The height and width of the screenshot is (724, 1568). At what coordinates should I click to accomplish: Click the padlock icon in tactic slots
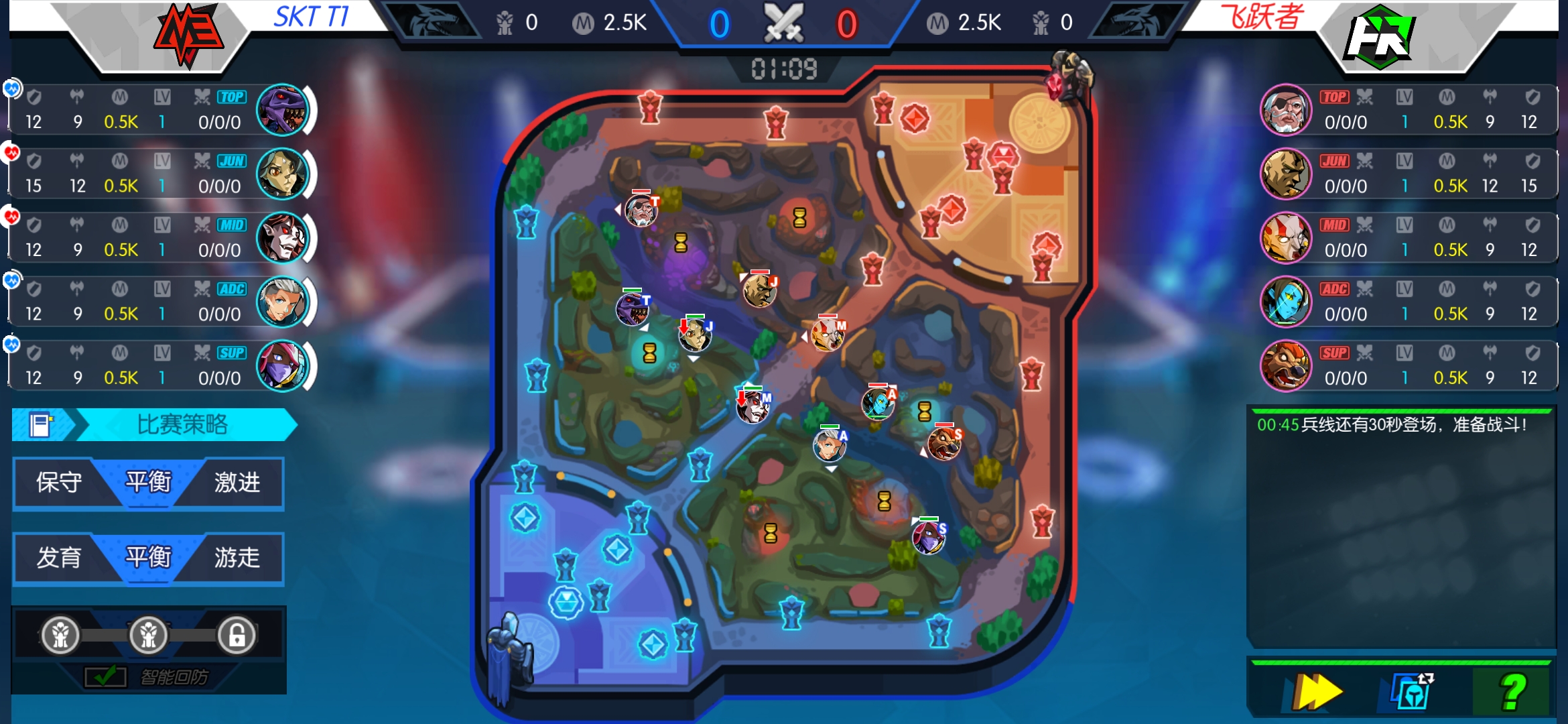click(x=237, y=635)
